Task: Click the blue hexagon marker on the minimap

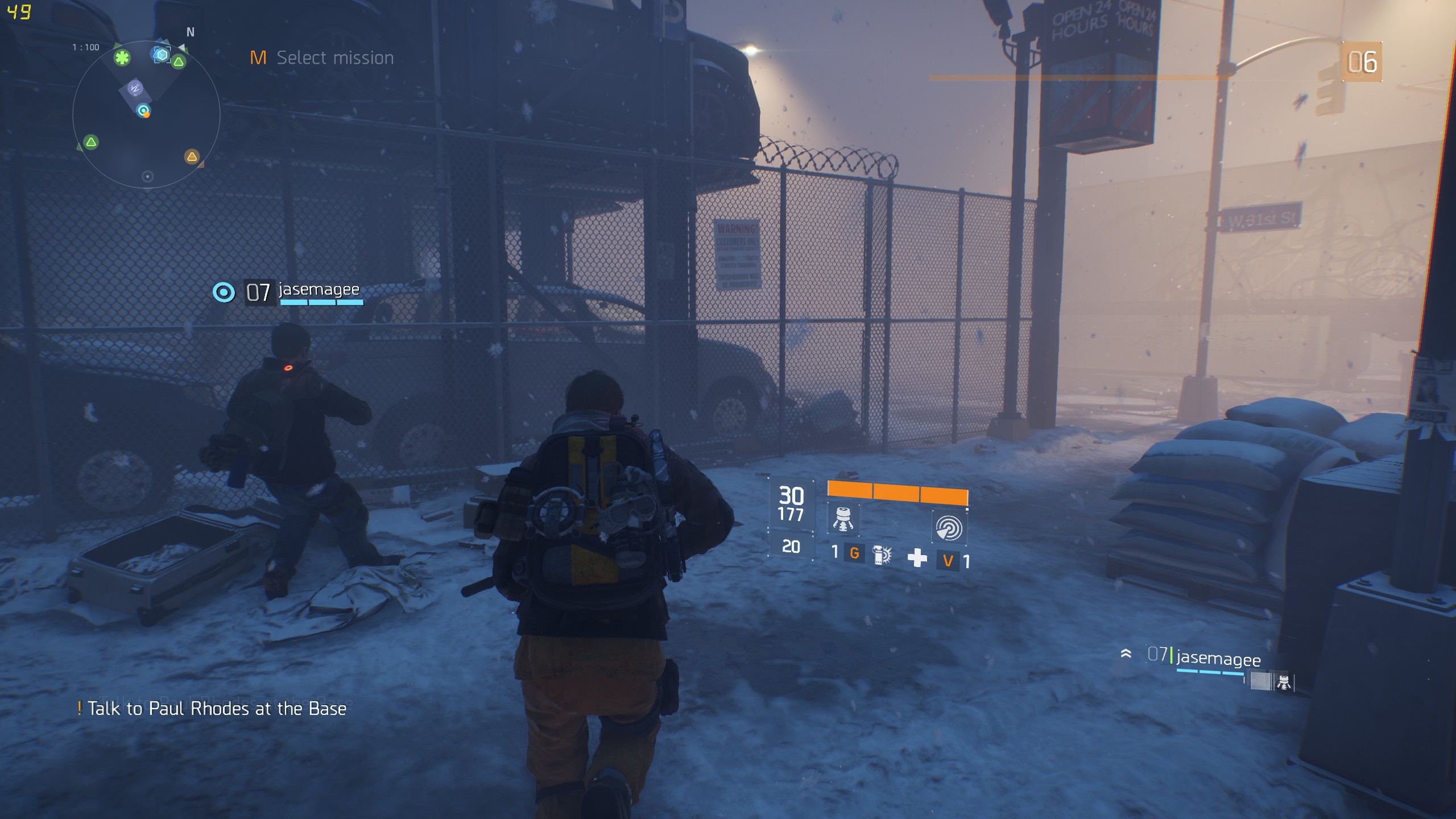Action: point(162,55)
